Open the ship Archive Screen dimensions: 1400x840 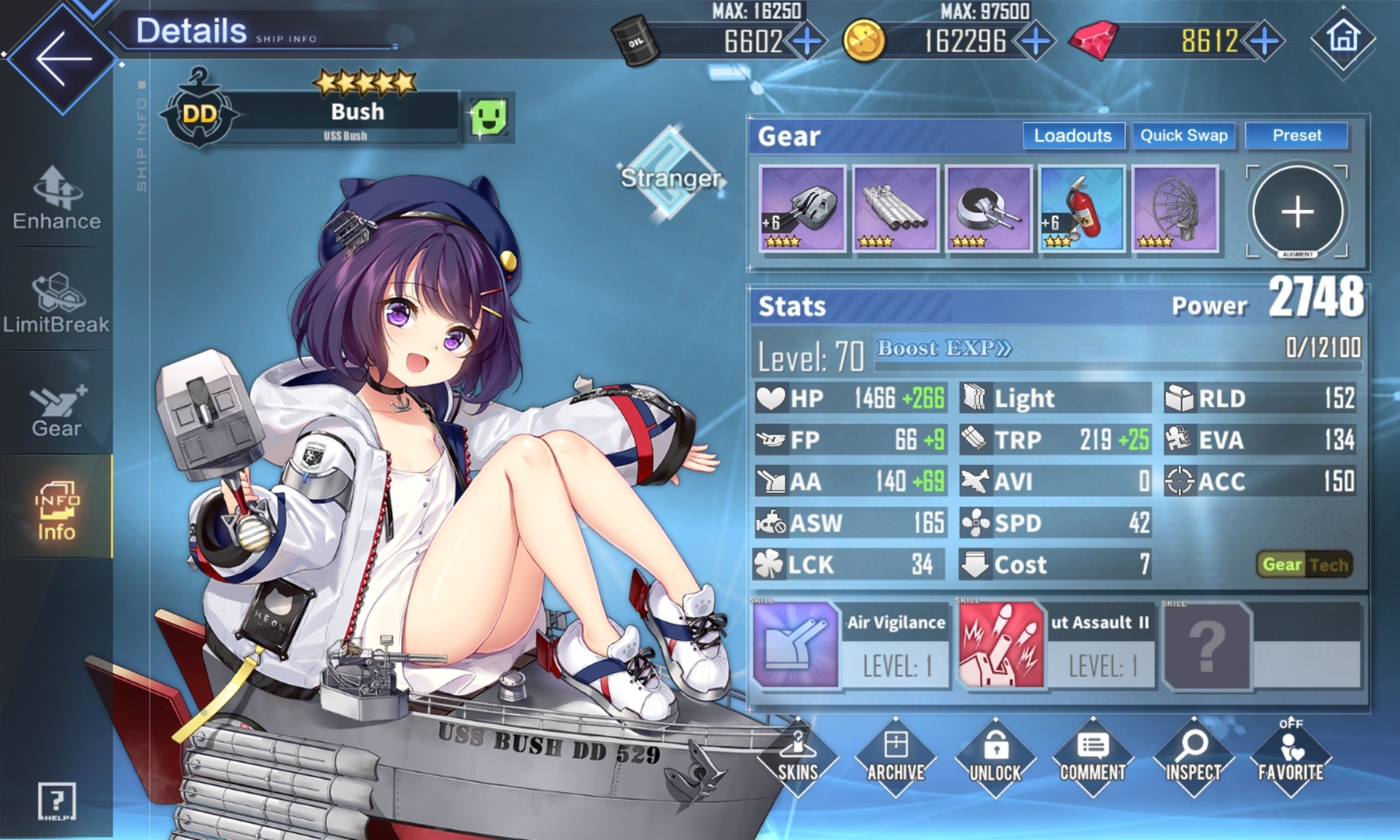[x=895, y=758]
